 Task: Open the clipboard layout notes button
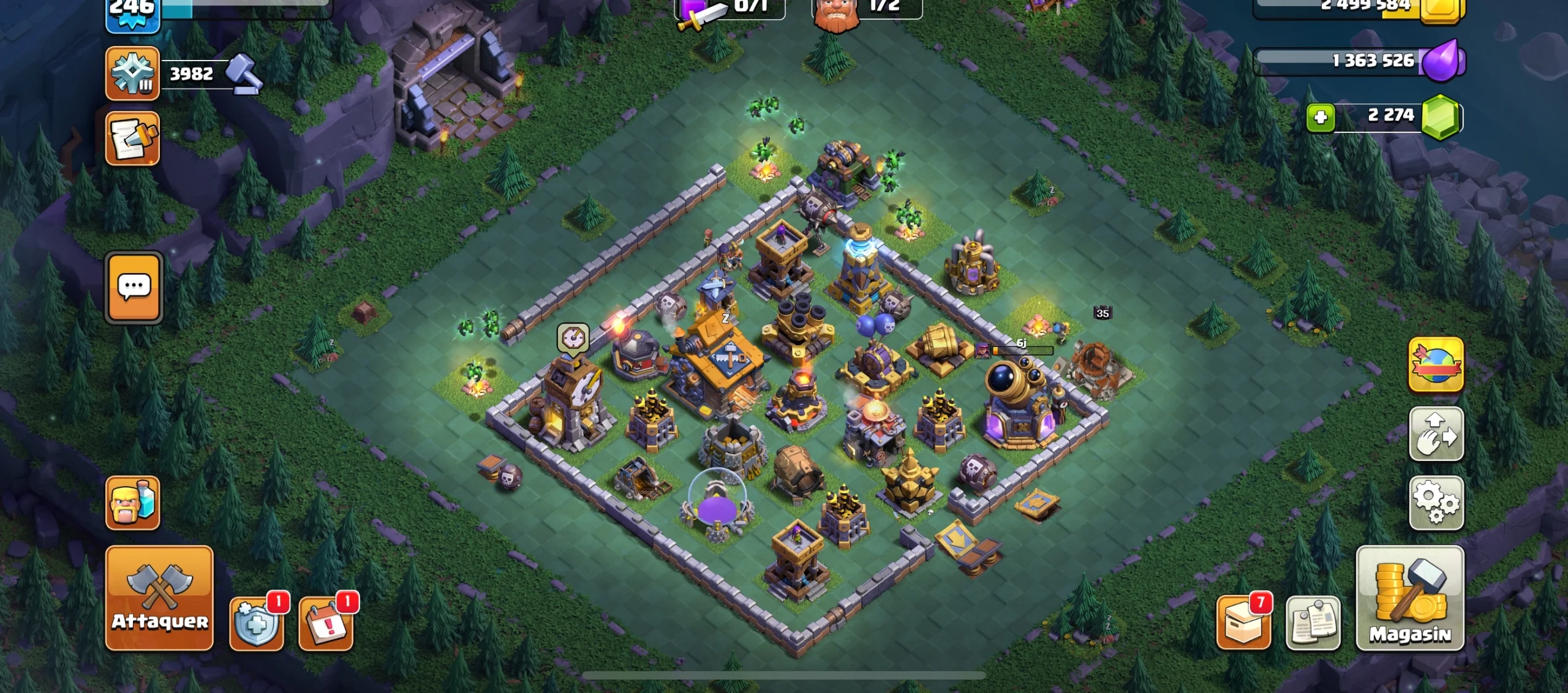pos(1313,623)
